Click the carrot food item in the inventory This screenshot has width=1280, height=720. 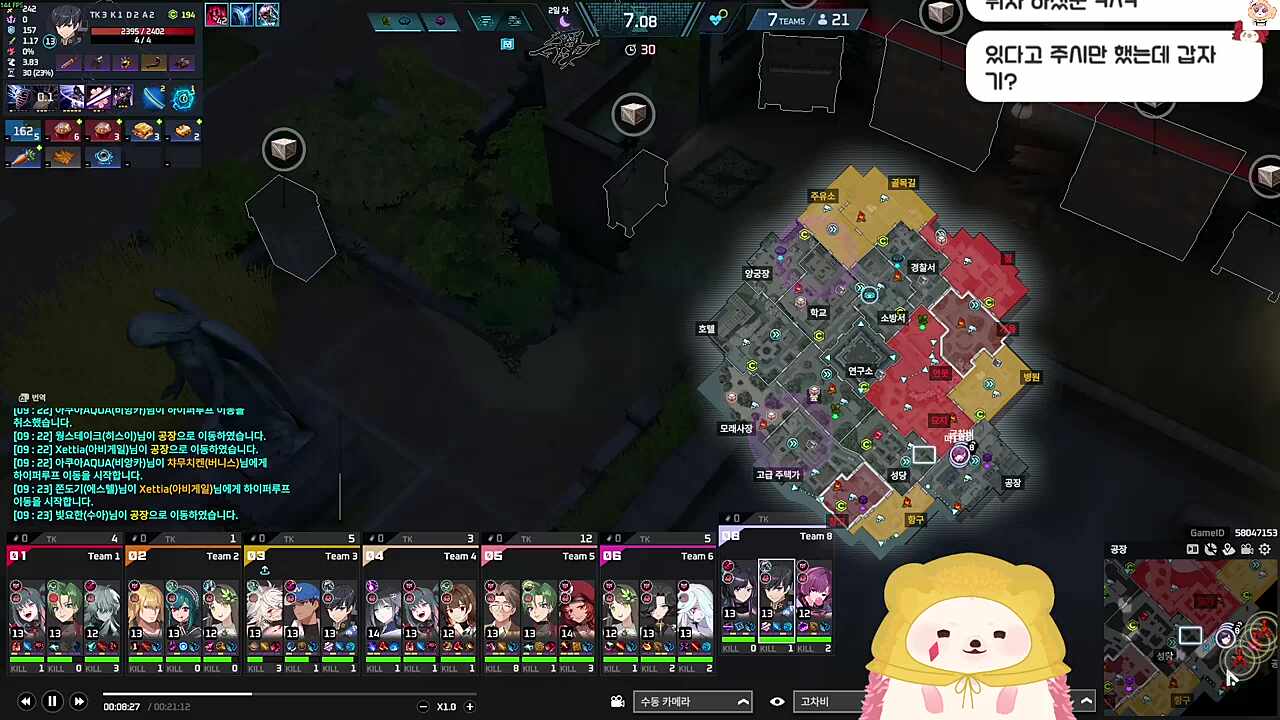pos(22,156)
